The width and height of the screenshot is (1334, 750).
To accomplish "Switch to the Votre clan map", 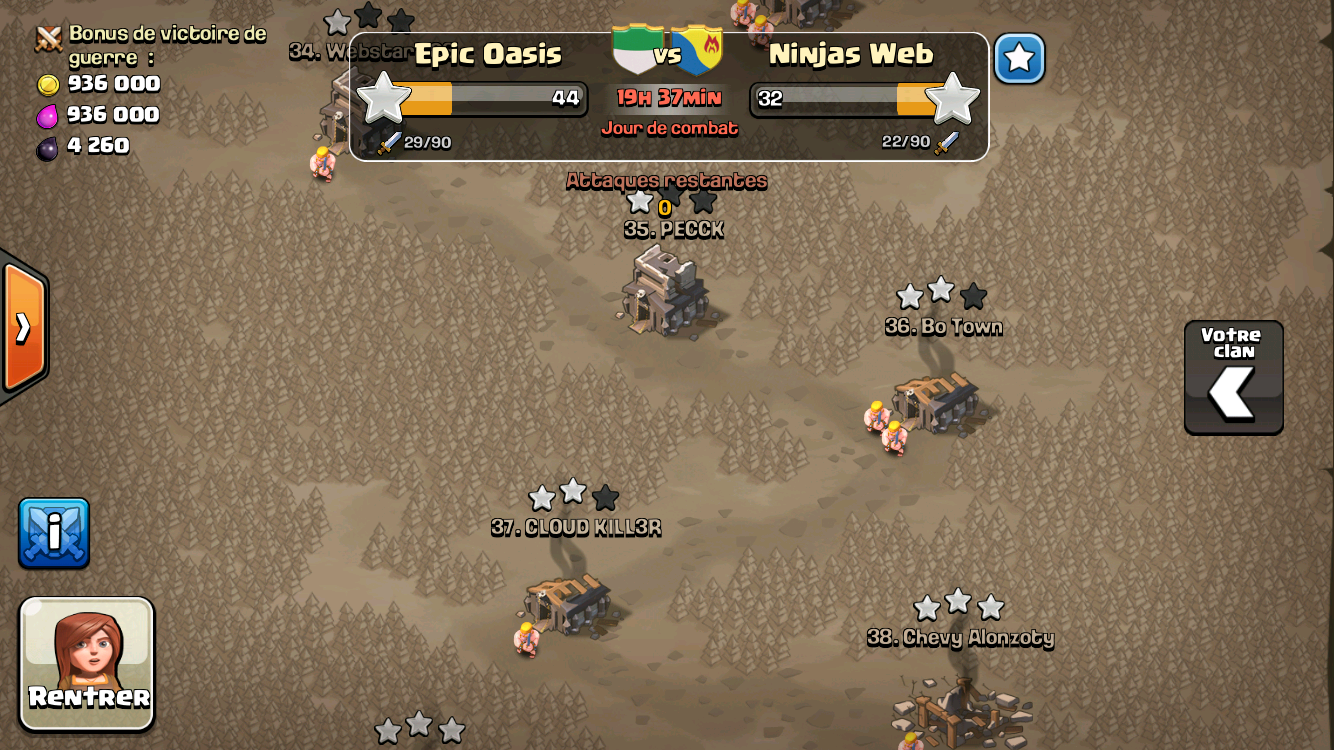I will click(1233, 378).
